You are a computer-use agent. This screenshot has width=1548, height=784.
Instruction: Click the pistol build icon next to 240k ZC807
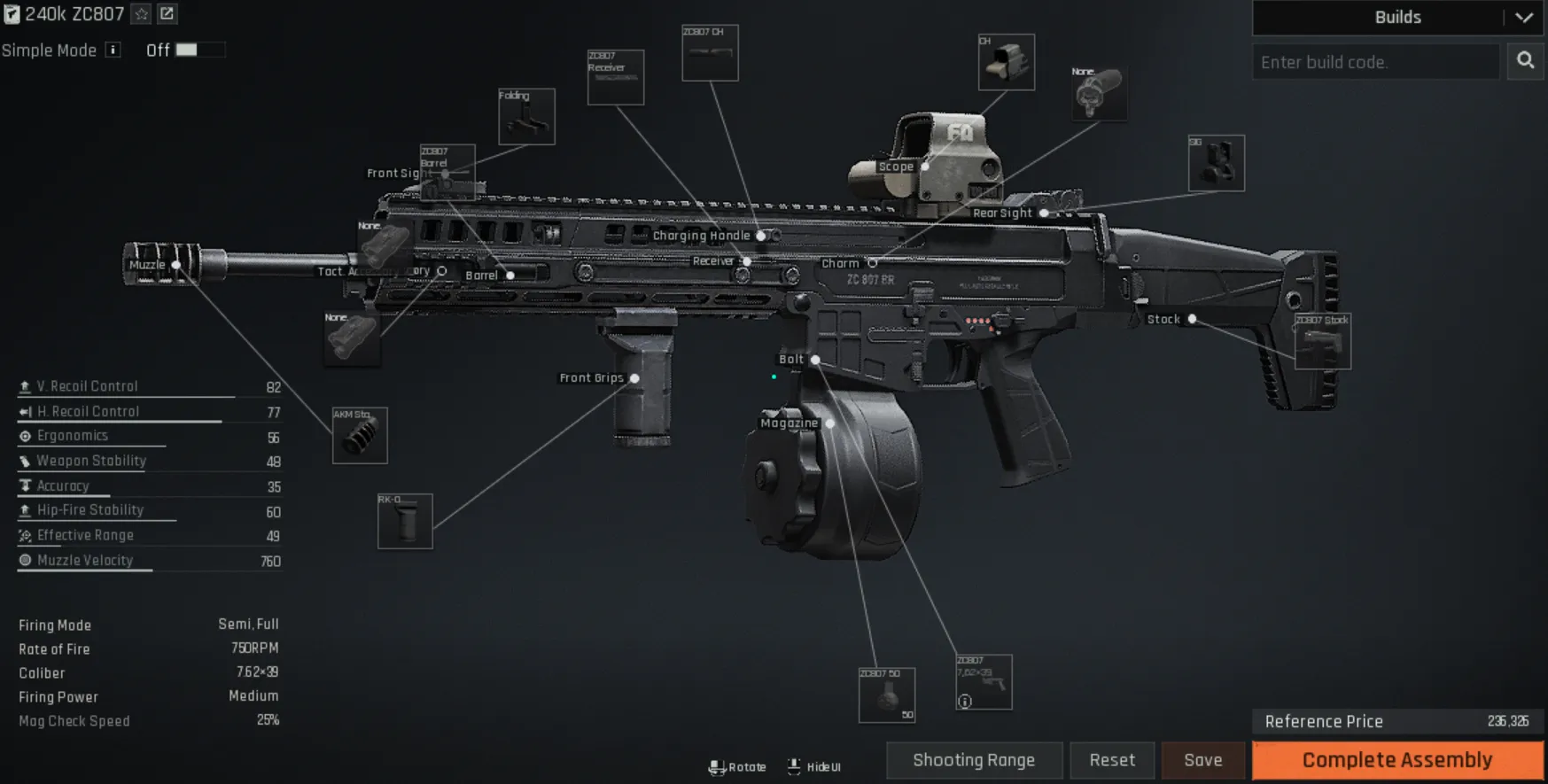point(12,14)
